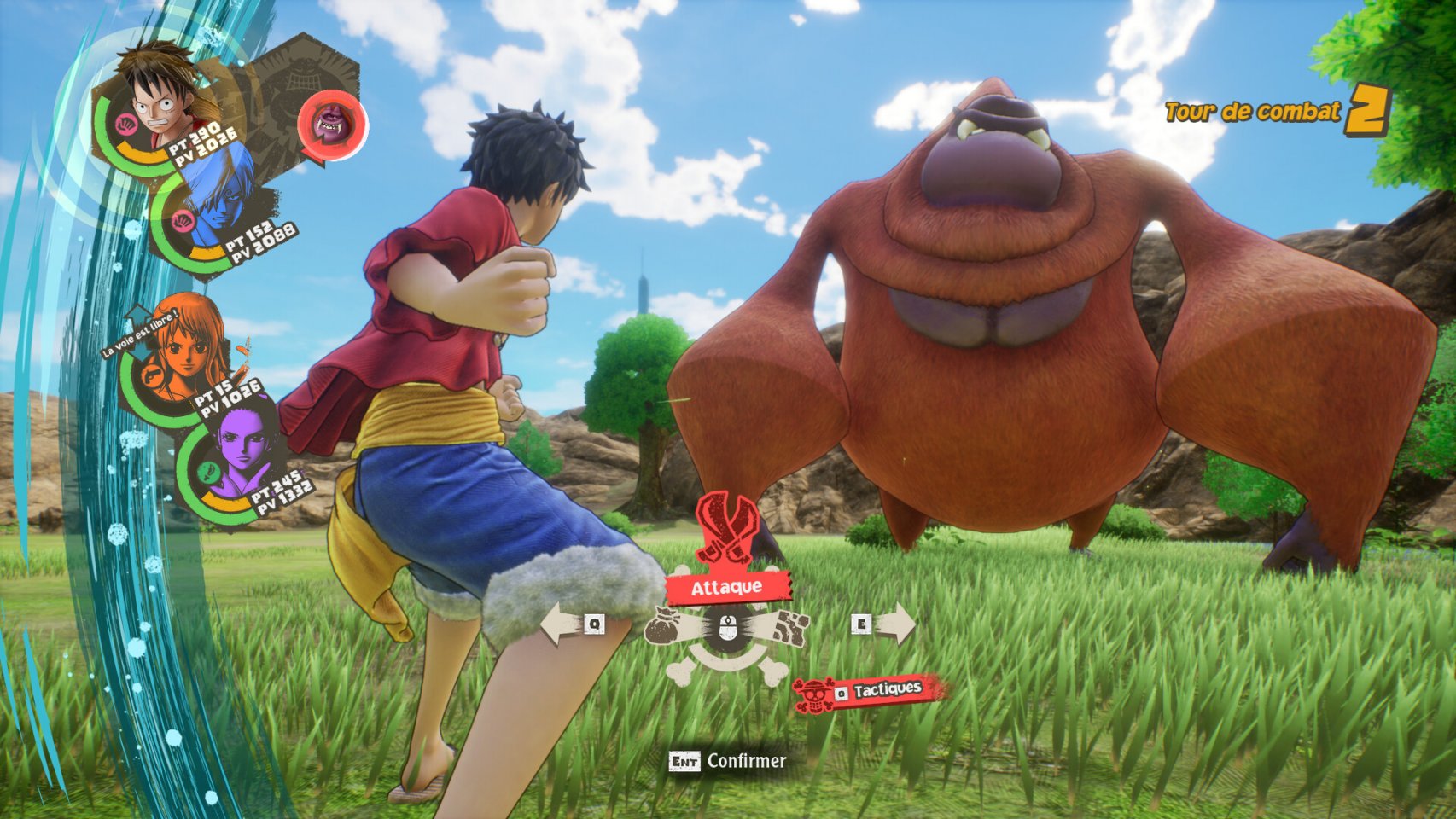Select Sanji's blue portrait

click(217, 198)
